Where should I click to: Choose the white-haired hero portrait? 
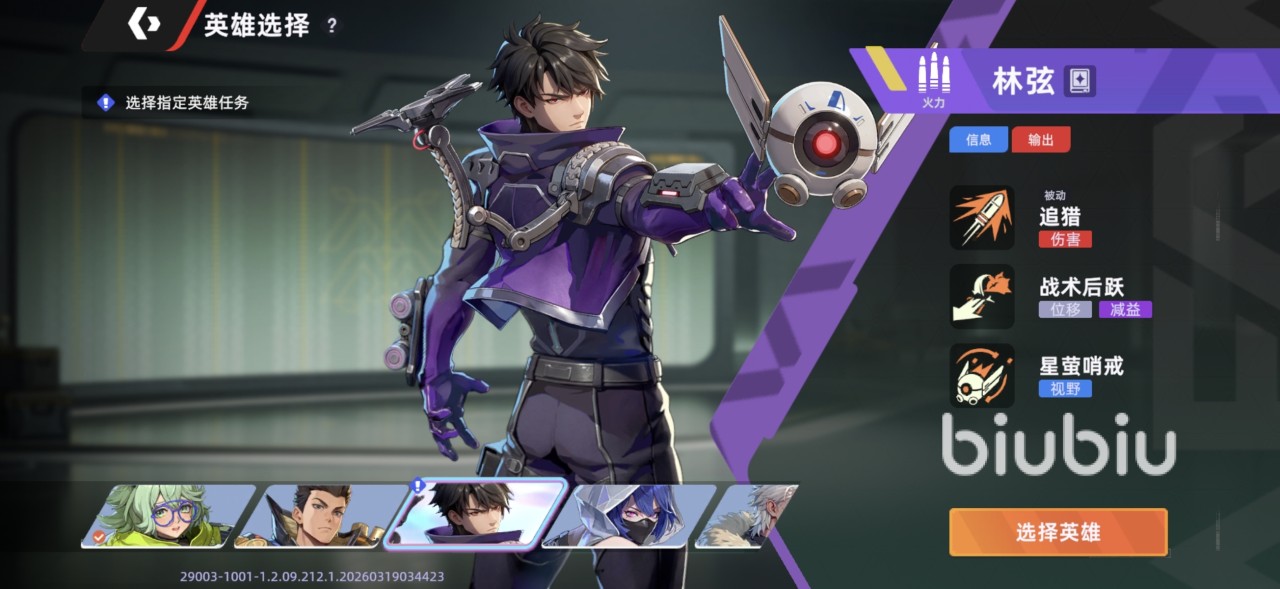752,515
